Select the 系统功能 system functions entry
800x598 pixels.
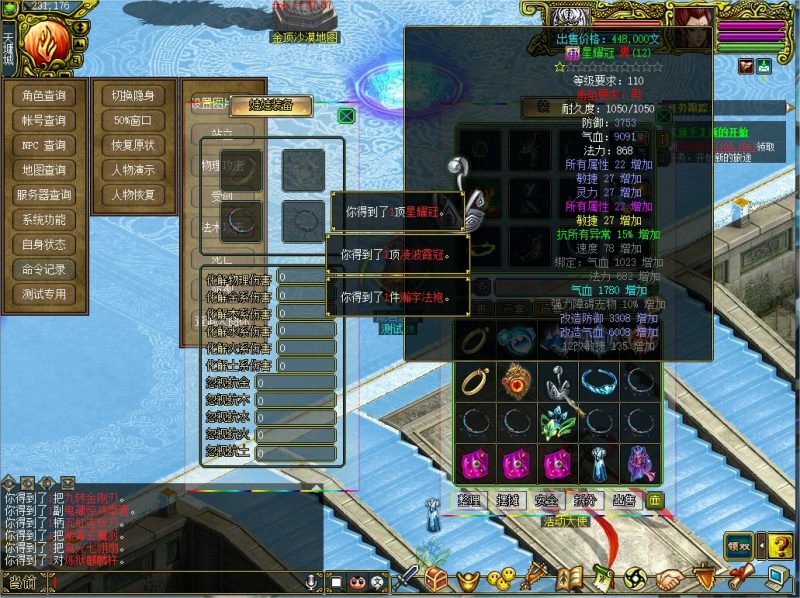(44, 220)
